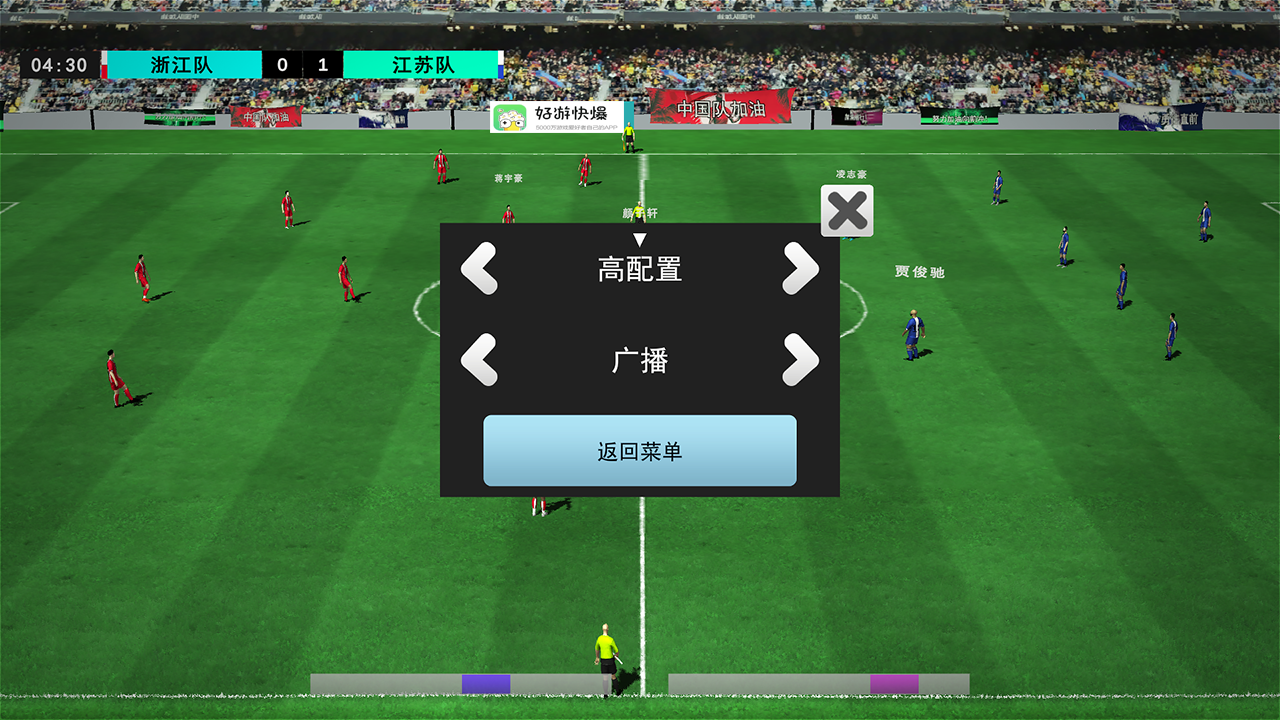1280x720 pixels.
Task: Cycle camera option left of 广播
Action: [x=478, y=360]
